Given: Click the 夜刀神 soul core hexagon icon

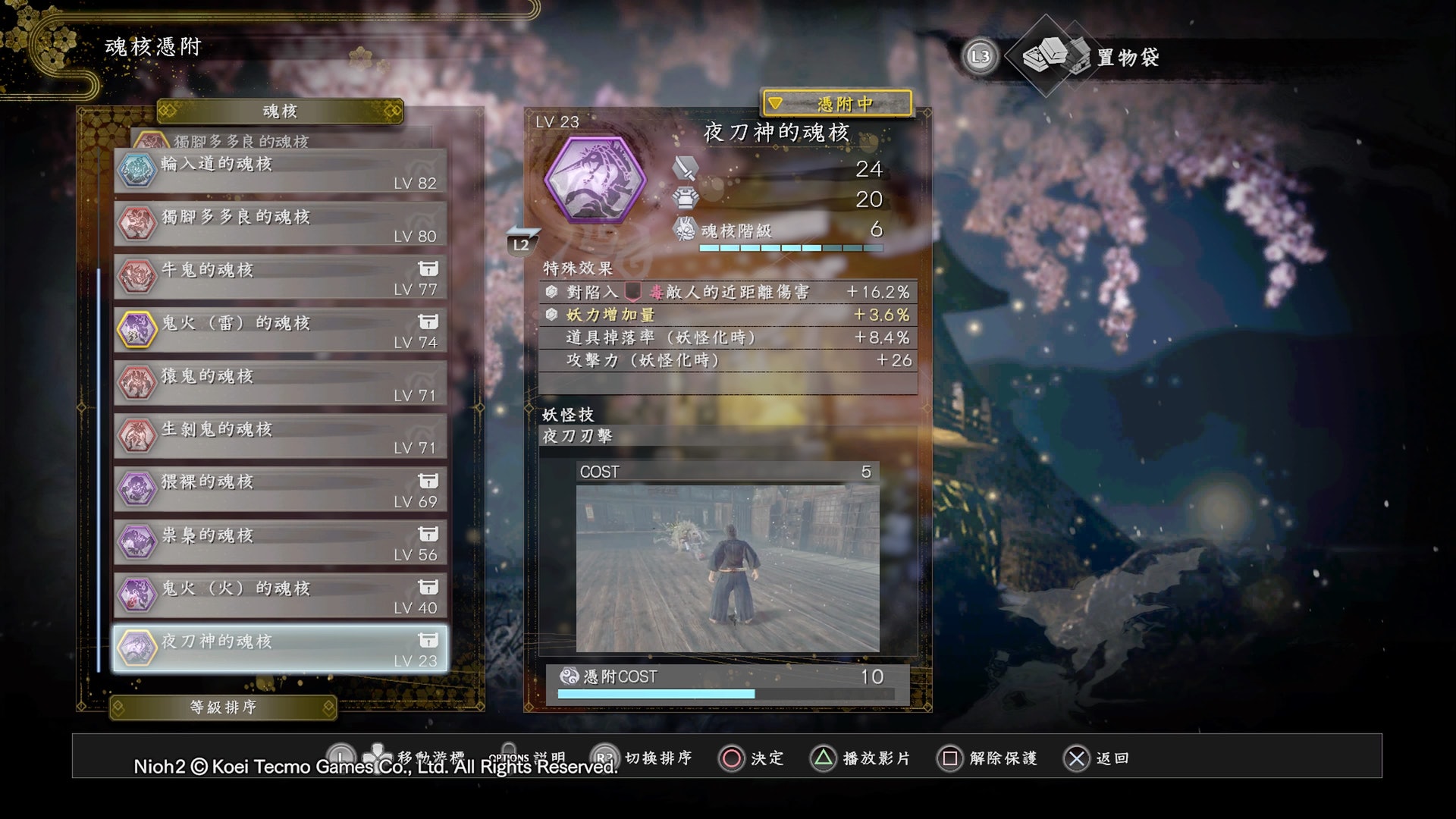Looking at the screenshot, I should click(x=595, y=180).
